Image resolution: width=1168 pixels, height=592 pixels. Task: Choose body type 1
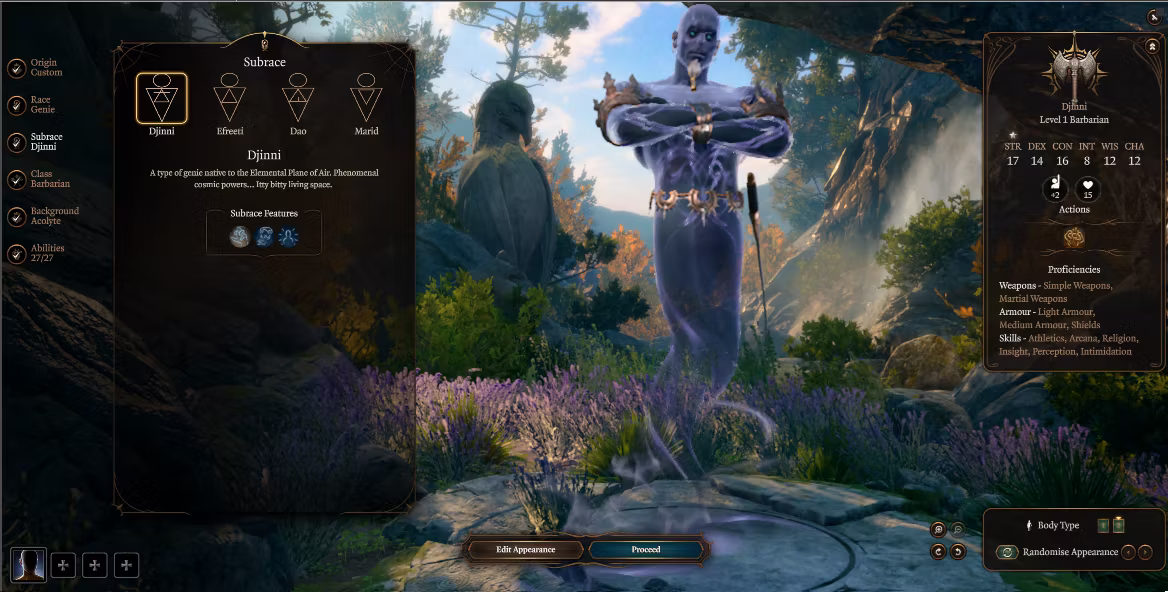(x=1103, y=525)
